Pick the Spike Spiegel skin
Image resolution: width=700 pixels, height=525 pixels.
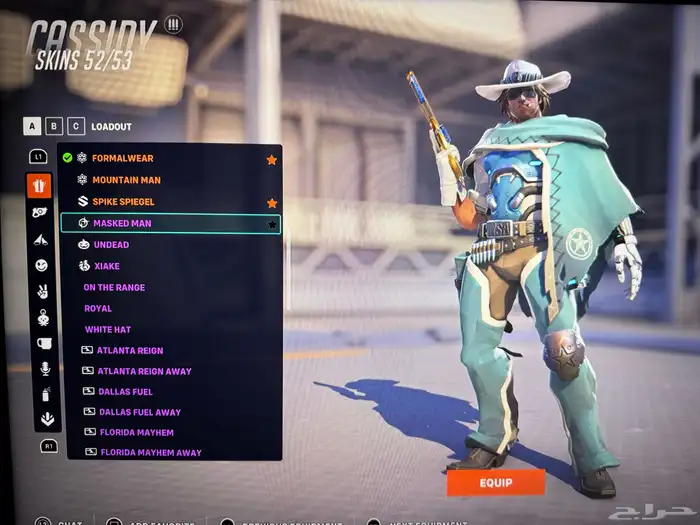click(x=126, y=202)
